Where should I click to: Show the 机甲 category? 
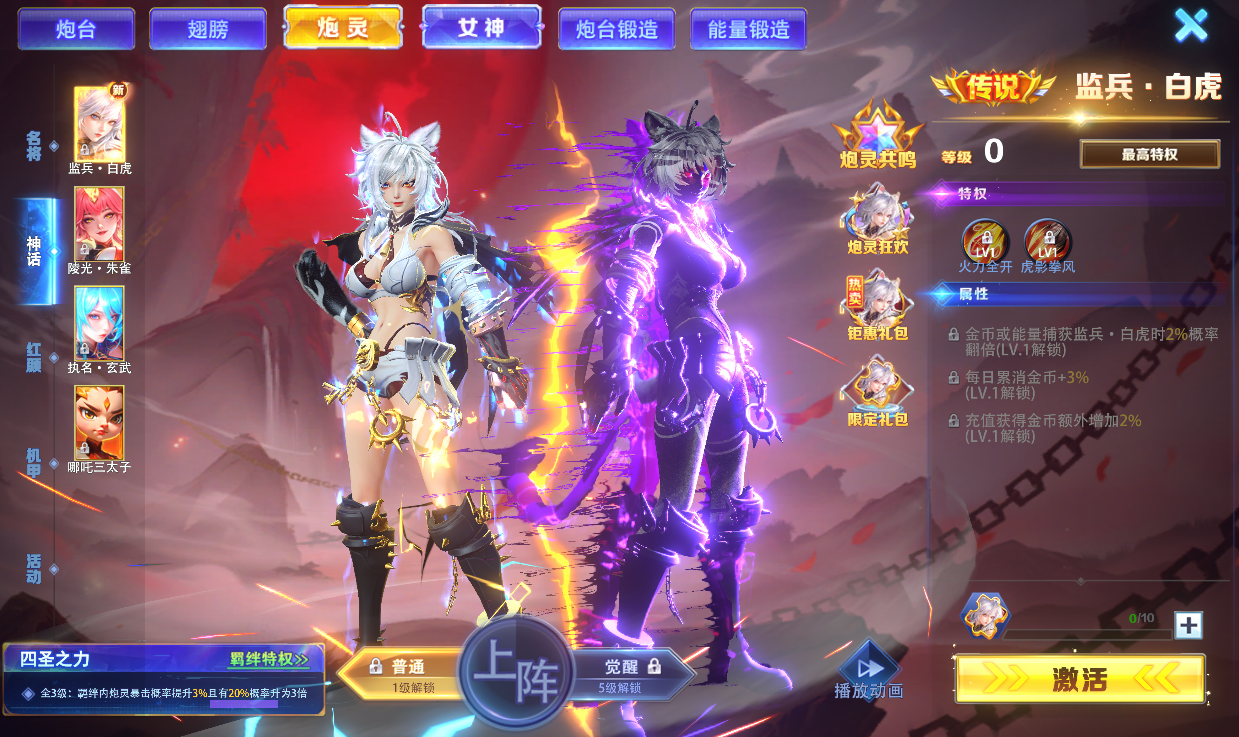coord(35,462)
